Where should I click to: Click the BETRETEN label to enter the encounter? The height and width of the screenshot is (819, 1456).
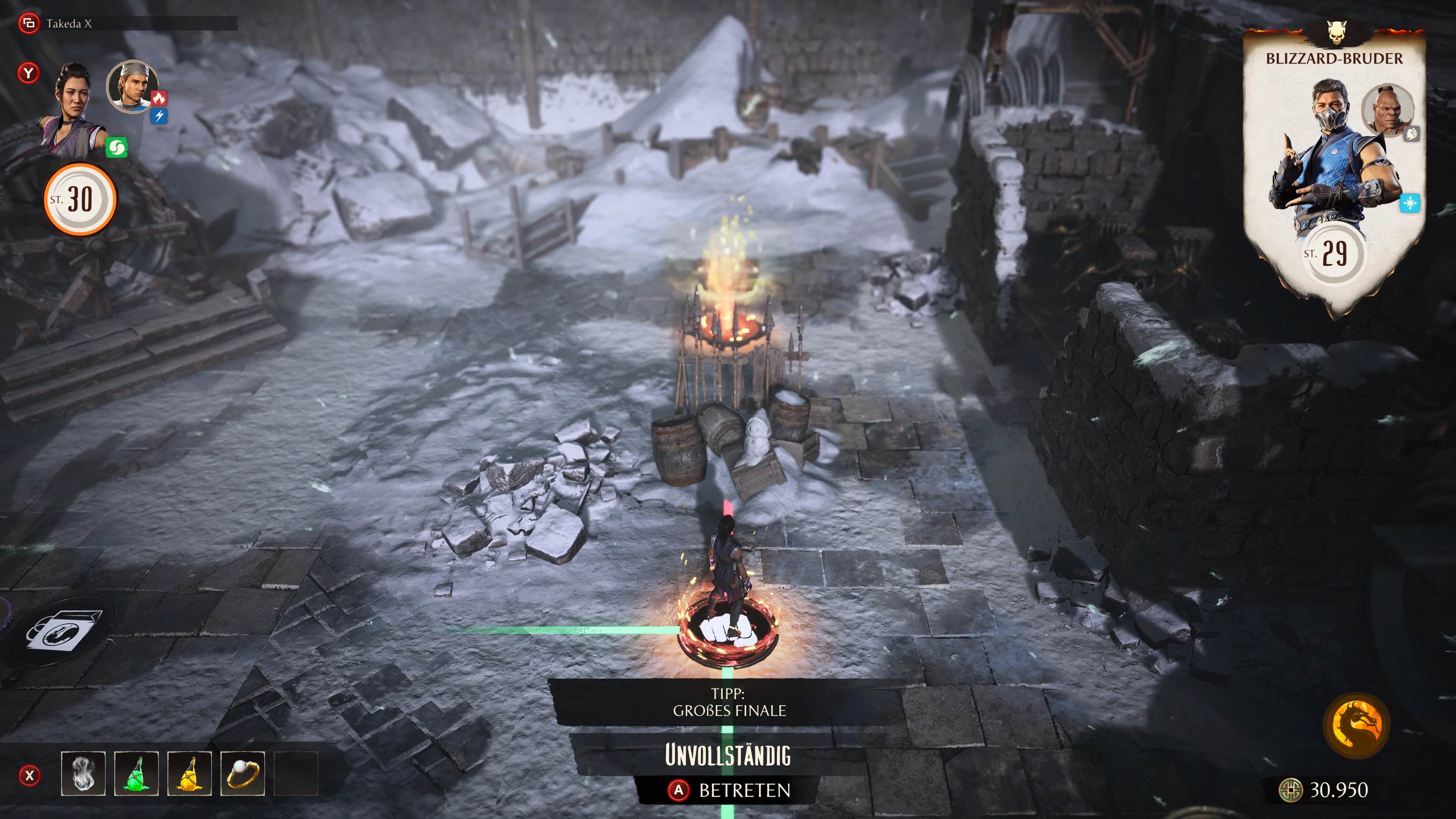tap(744, 790)
